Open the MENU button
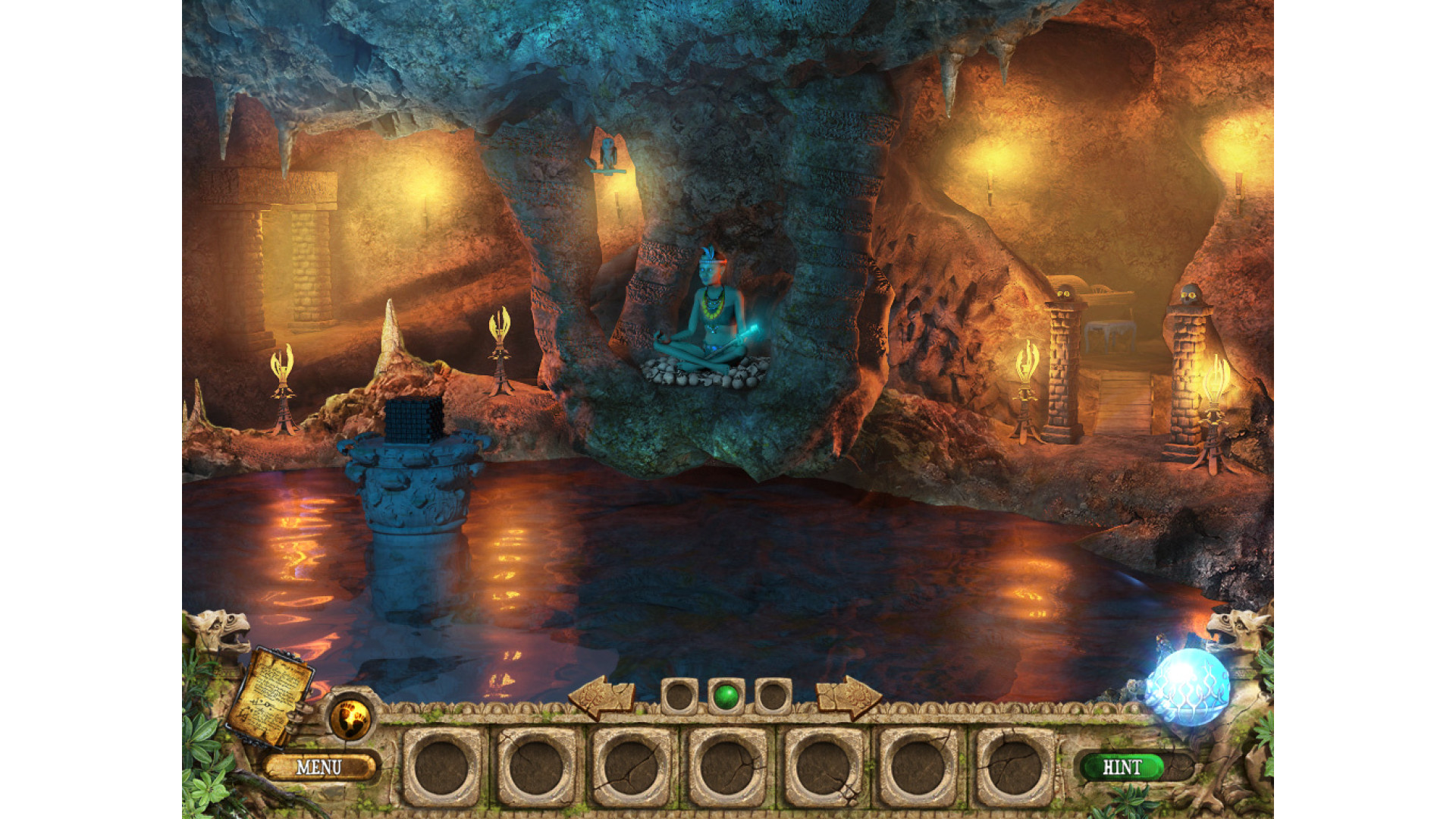The width and height of the screenshot is (1456, 819). [x=318, y=767]
